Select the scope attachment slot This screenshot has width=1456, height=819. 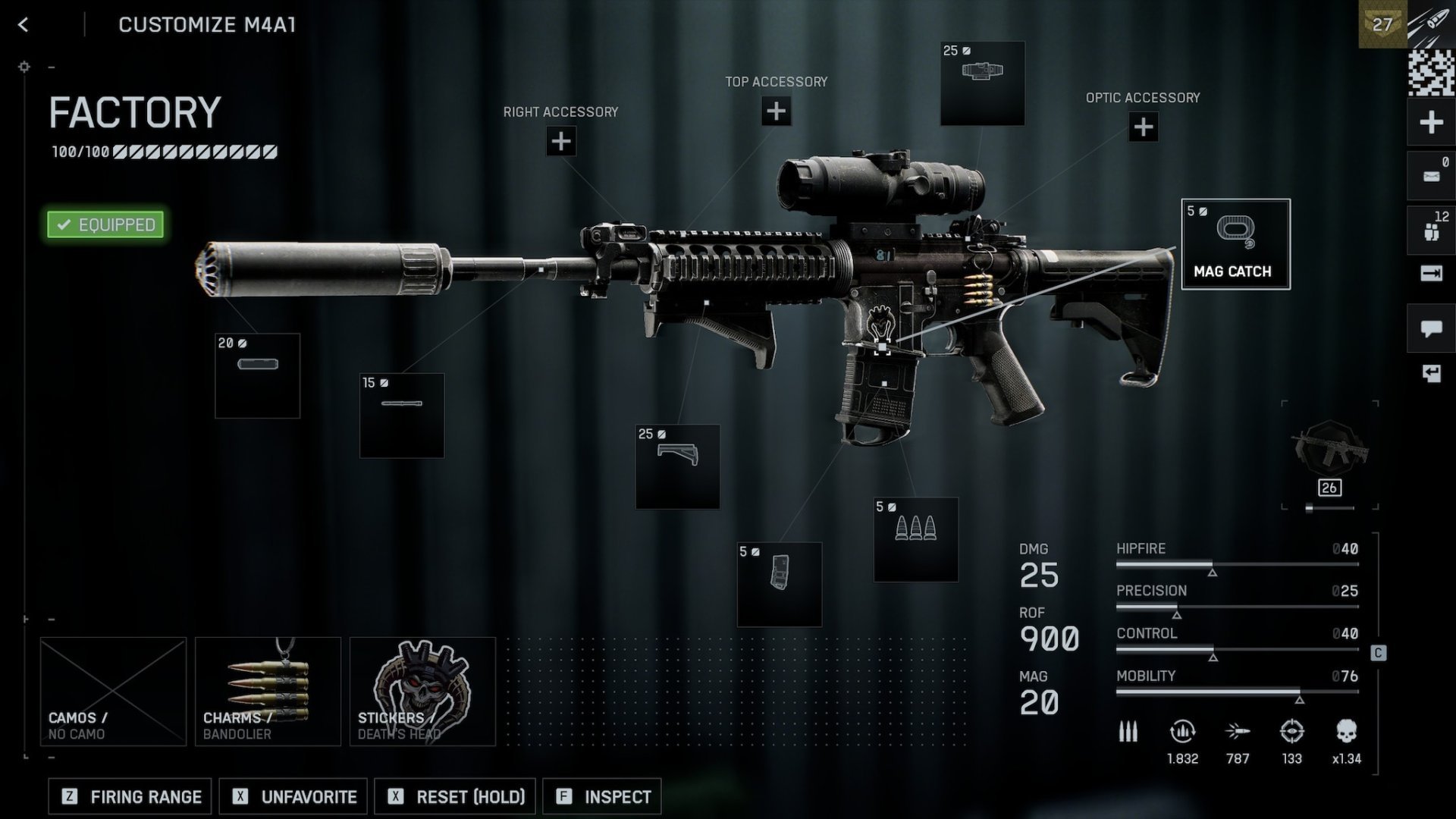[x=982, y=83]
